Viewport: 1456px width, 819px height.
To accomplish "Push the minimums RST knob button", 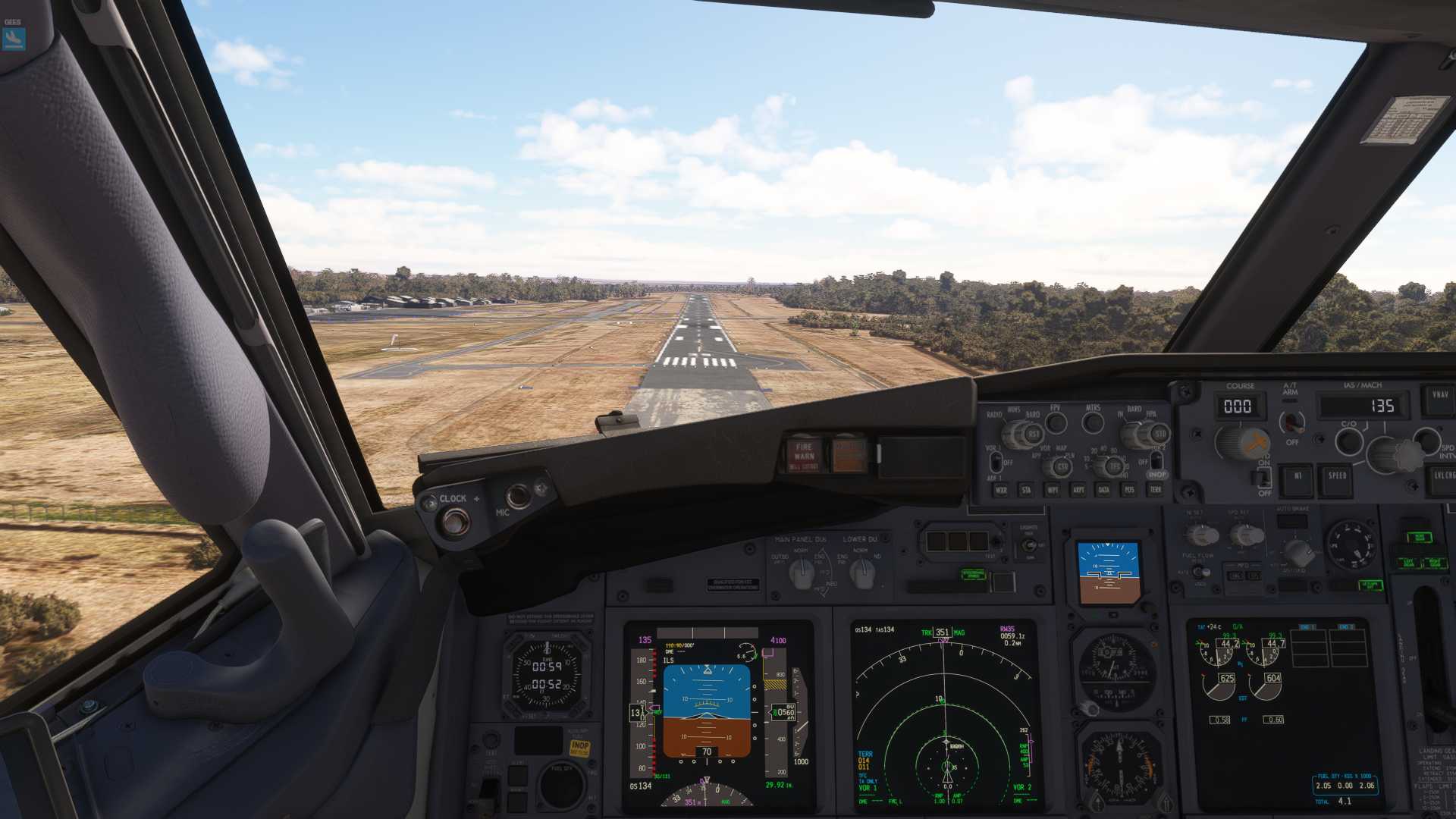I will tap(1031, 435).
